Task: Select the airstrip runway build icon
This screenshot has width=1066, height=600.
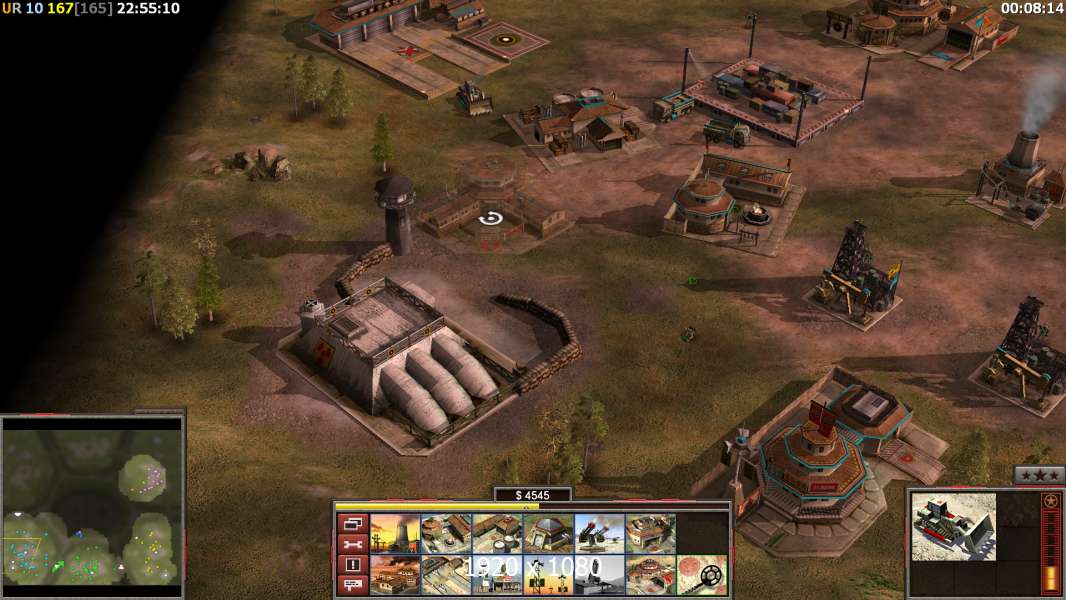Action: [445, 575]
